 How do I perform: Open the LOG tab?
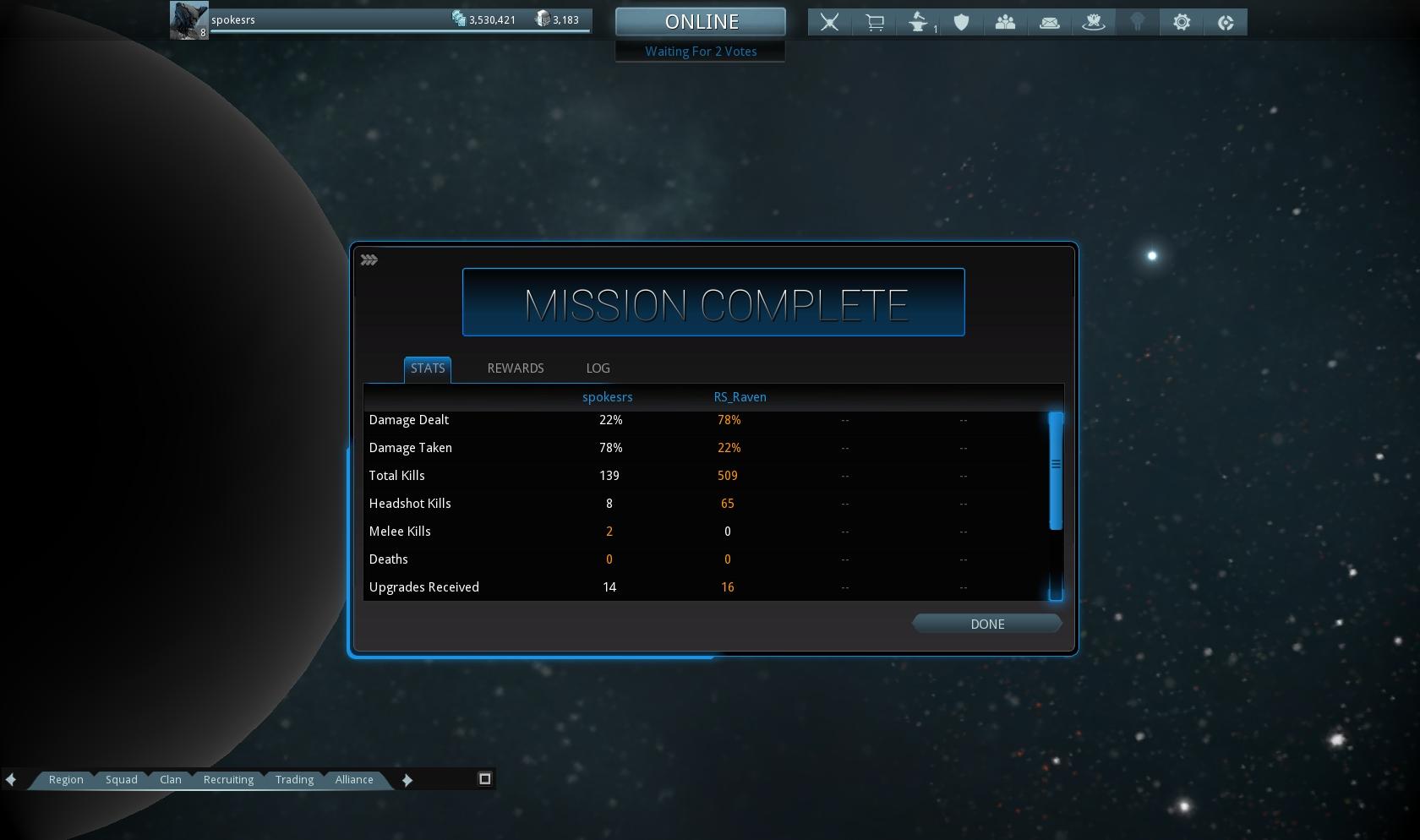click(598, 368)
